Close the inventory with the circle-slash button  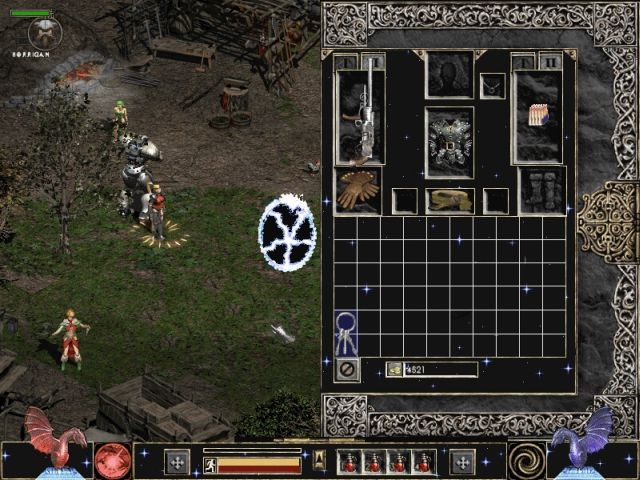[x=347, y=369]
